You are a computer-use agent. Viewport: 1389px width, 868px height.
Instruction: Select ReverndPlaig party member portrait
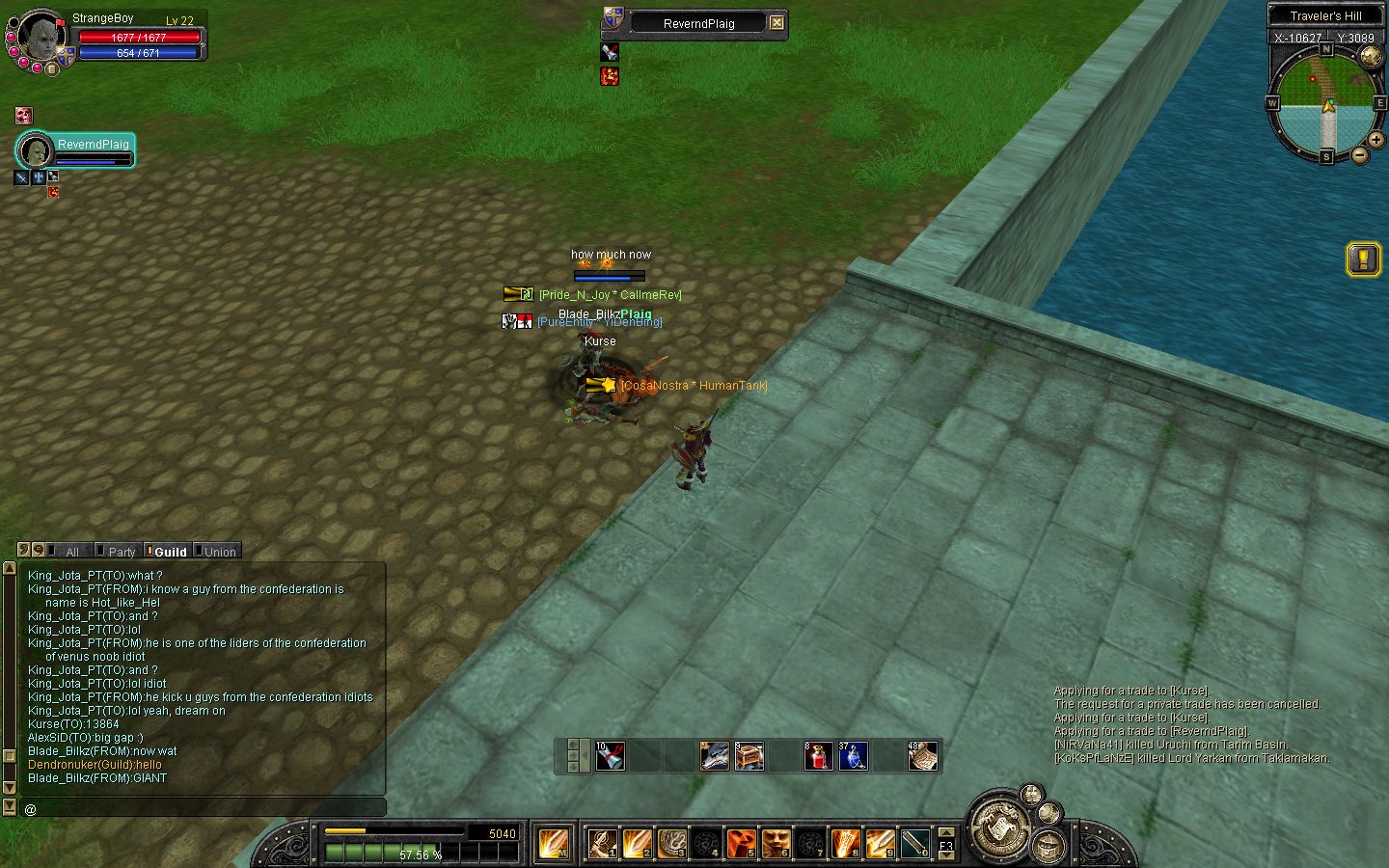pos(36,151)
